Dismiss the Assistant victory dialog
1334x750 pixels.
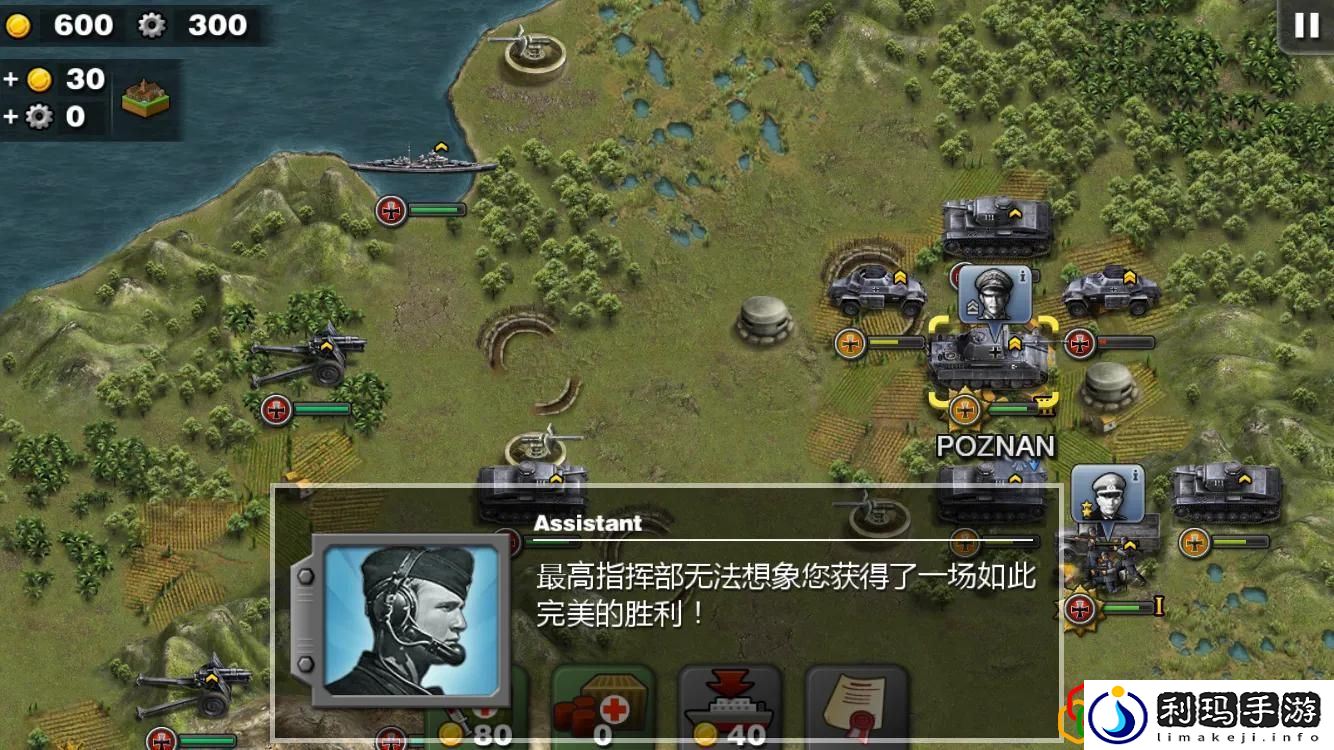pyautogui.click(x=780, y=590)
